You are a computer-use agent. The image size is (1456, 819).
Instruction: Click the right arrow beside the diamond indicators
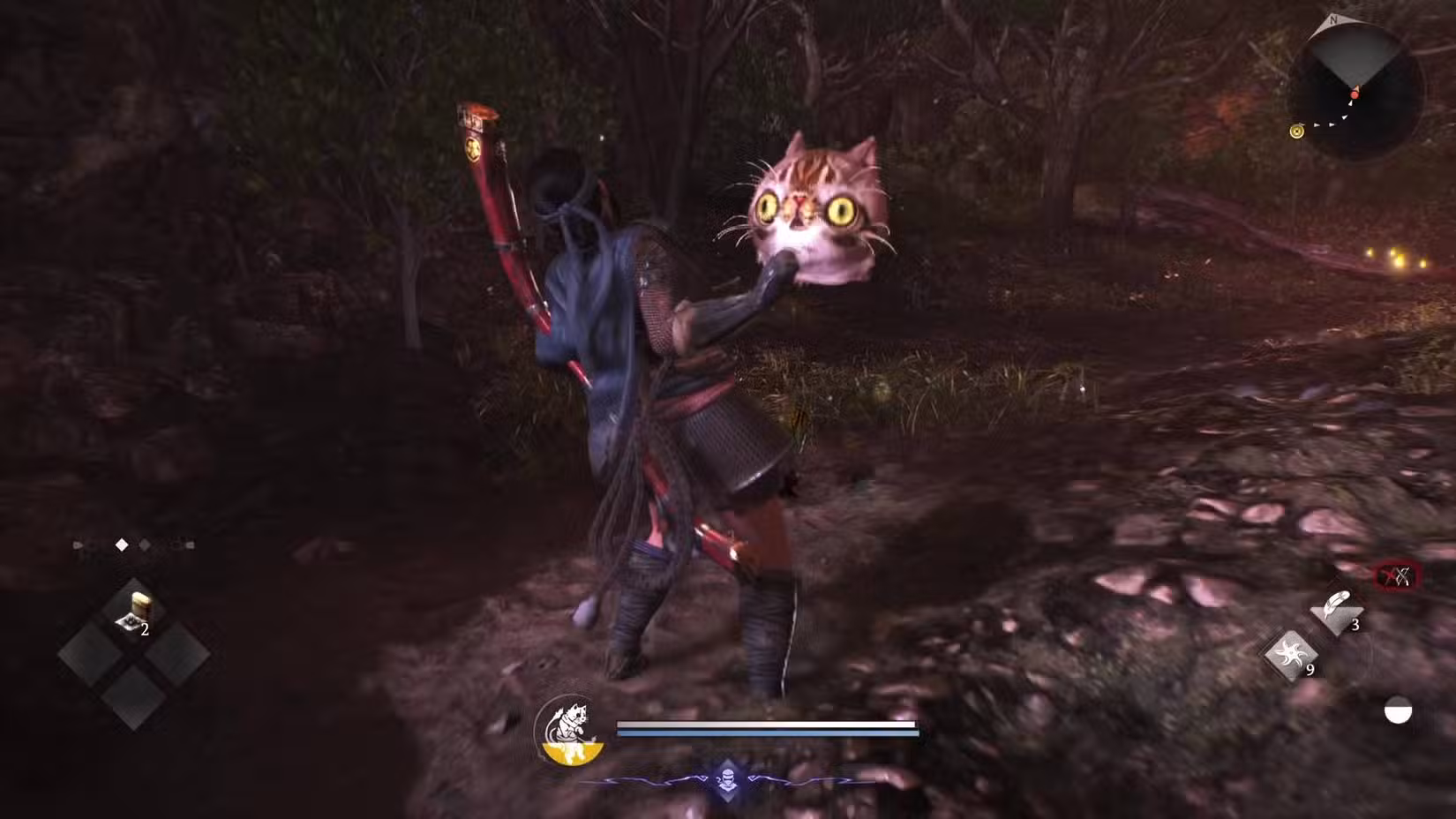point(190,546)
